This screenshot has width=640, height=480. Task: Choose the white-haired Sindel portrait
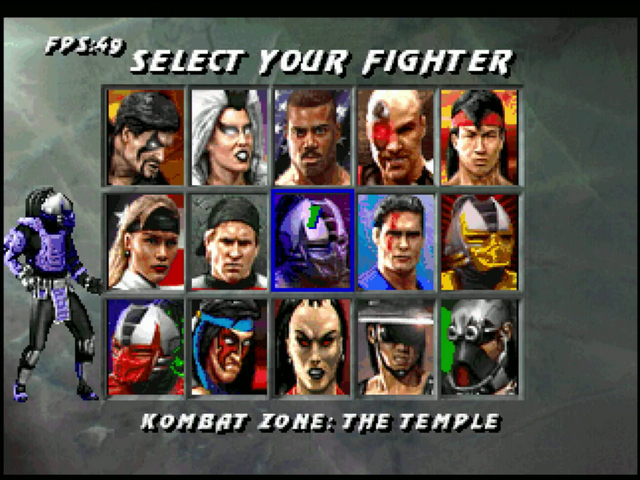click(x=229, y=137)
